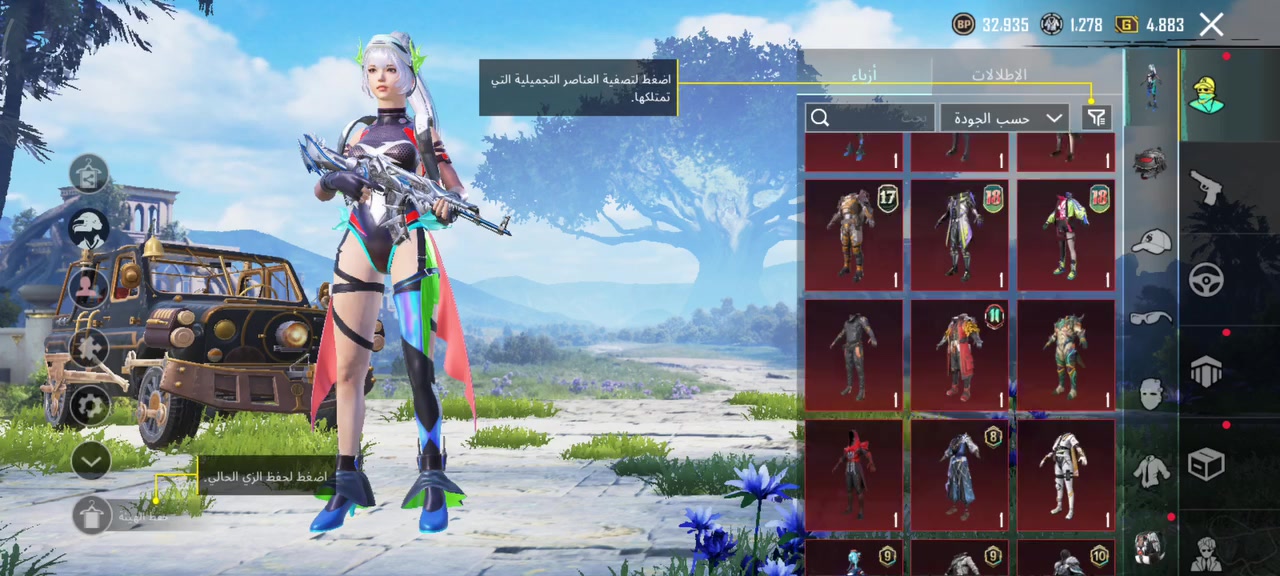This screenshot has width=1280, height=576.
Task: Share outfit using the hanger share icon
Action: click(89, 174)
